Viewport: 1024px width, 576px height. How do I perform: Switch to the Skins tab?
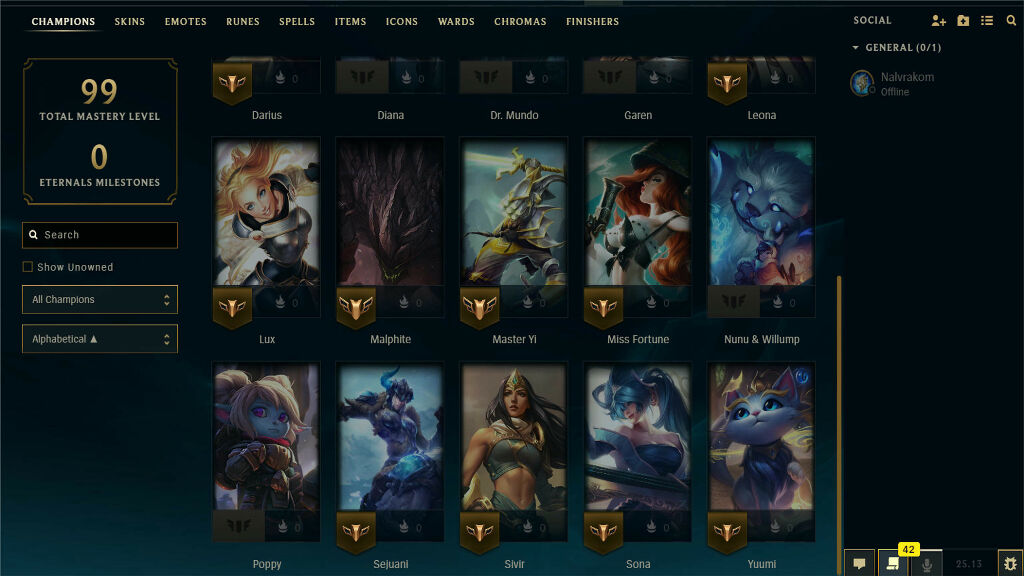(x=129, y=21)
